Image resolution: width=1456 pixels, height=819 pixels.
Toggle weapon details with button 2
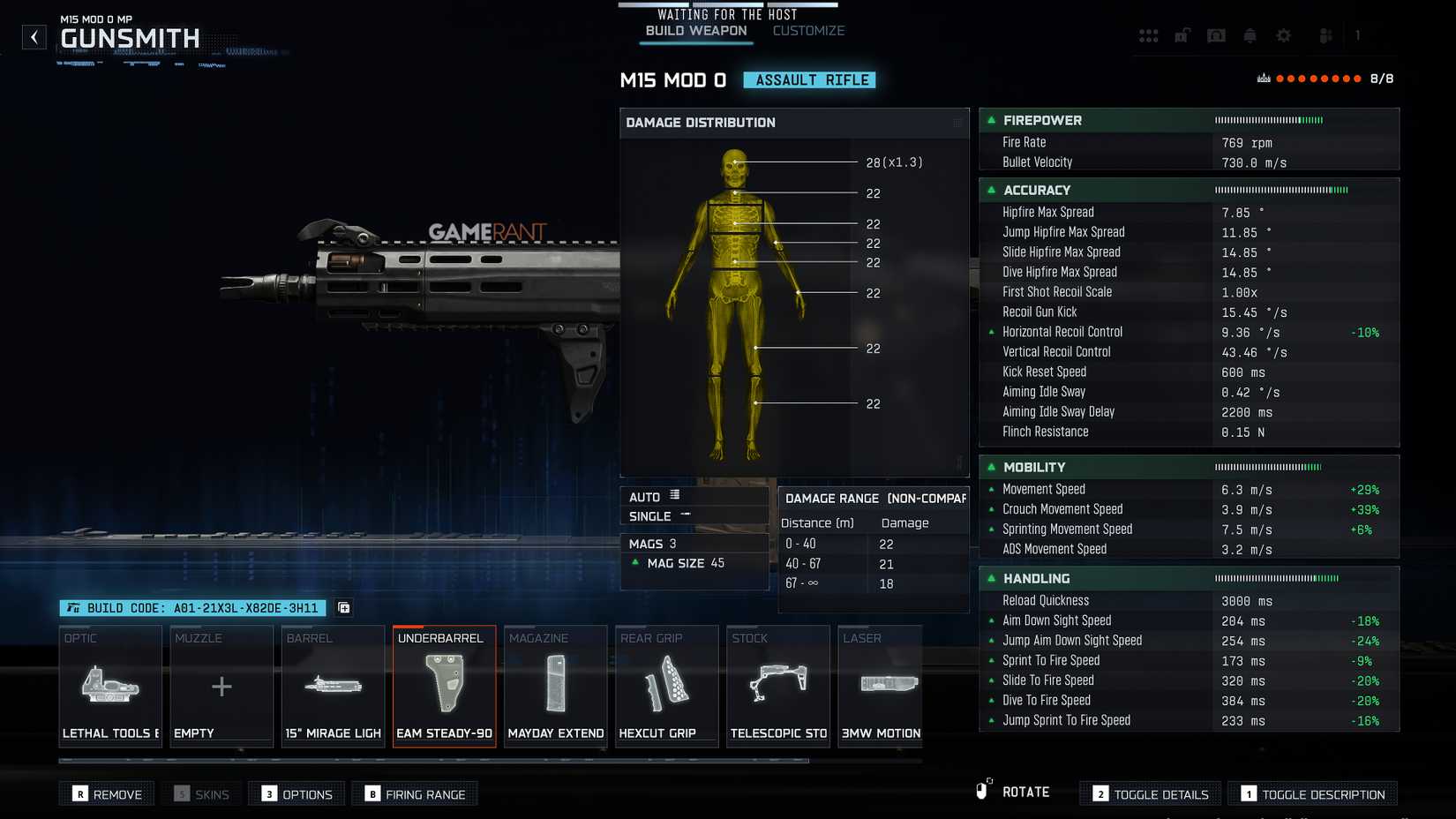pos(1149,793)
